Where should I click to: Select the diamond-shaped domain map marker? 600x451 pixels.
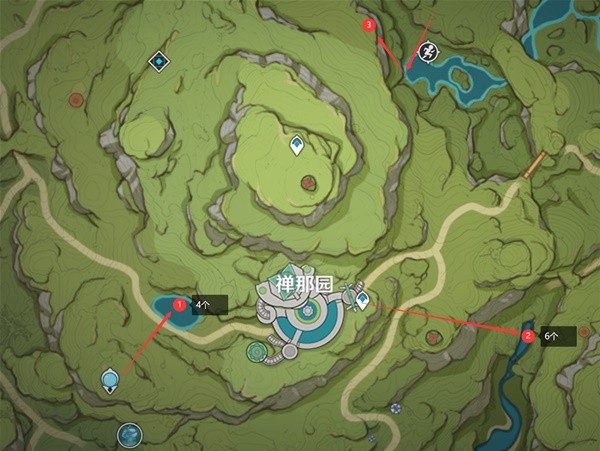158,62
